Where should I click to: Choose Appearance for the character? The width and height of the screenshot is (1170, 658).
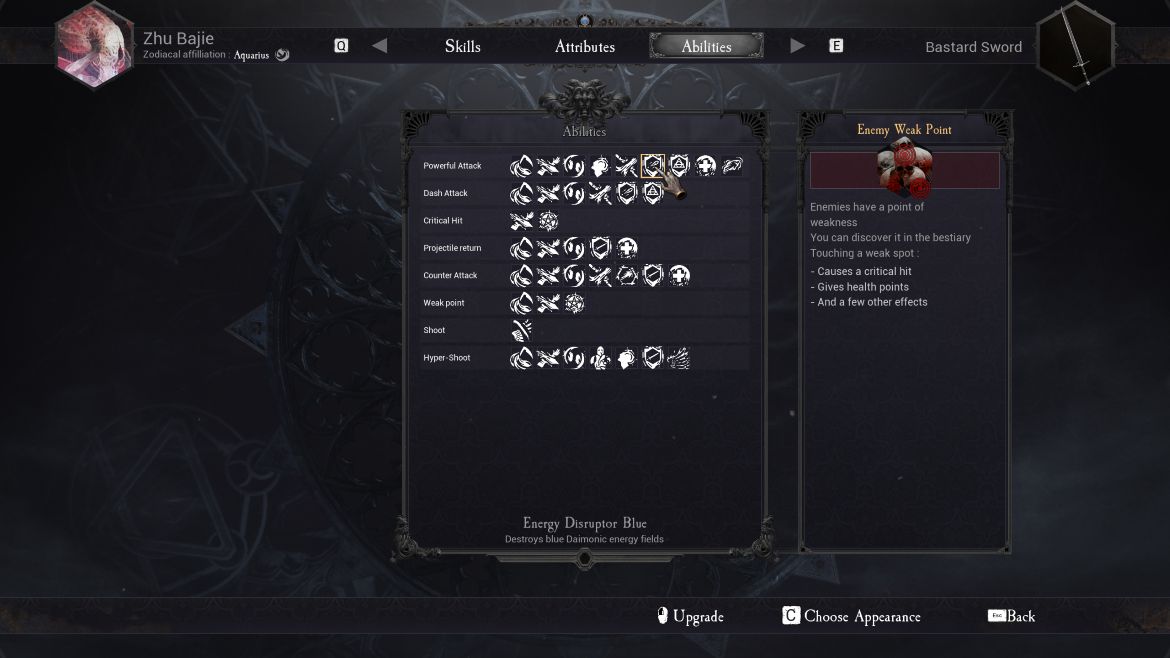[x=851, y=616]
